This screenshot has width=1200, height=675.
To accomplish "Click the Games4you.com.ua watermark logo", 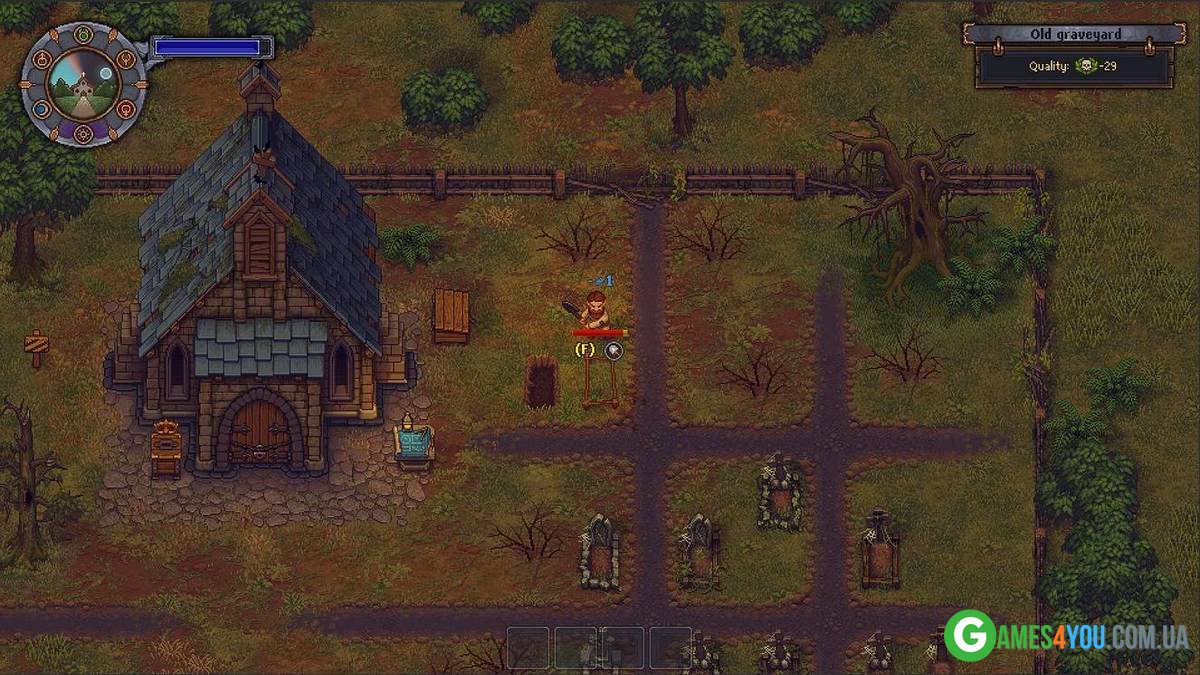I will click(x=1067, y=636).
